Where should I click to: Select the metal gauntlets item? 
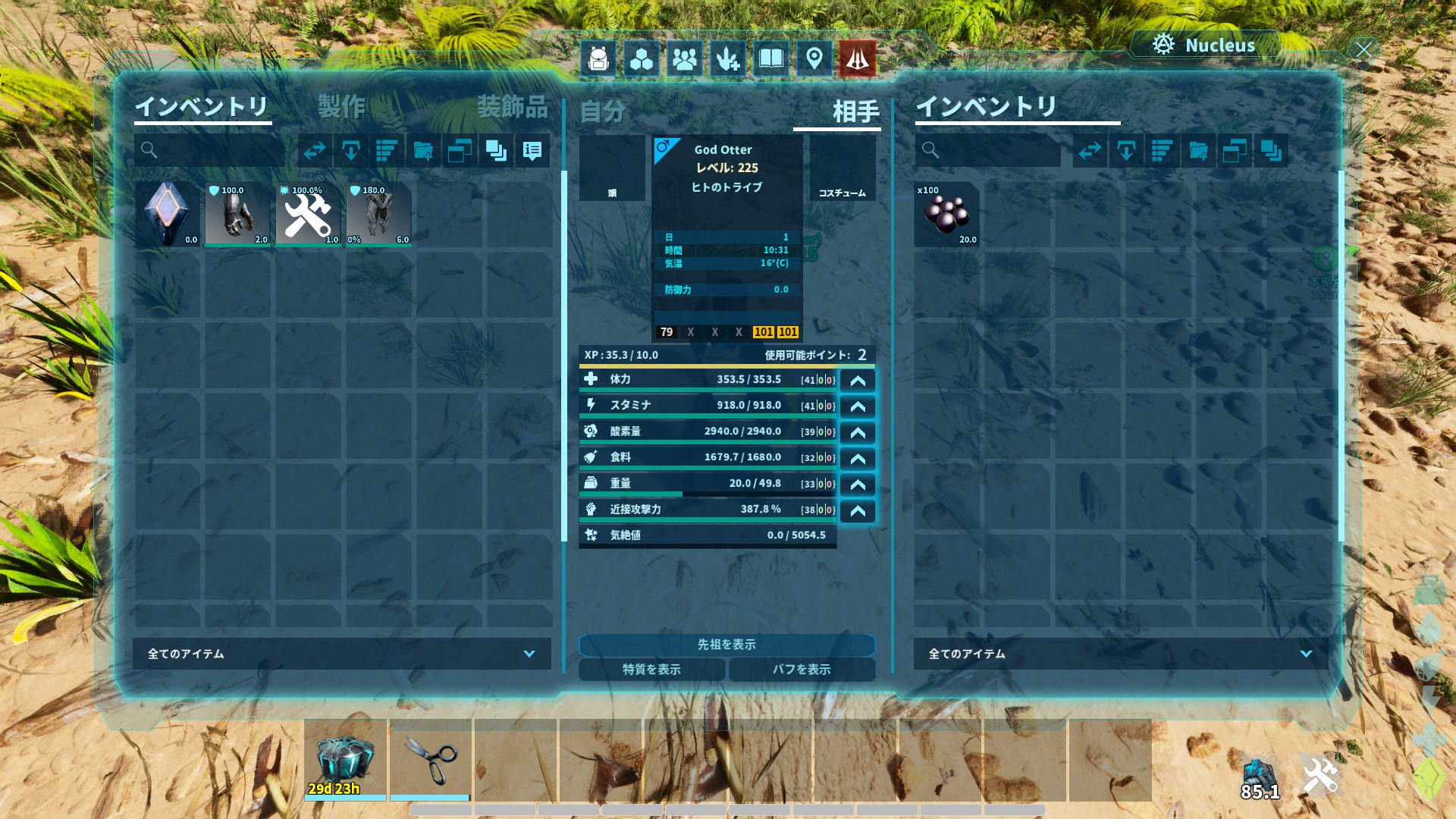pos(238,215)
